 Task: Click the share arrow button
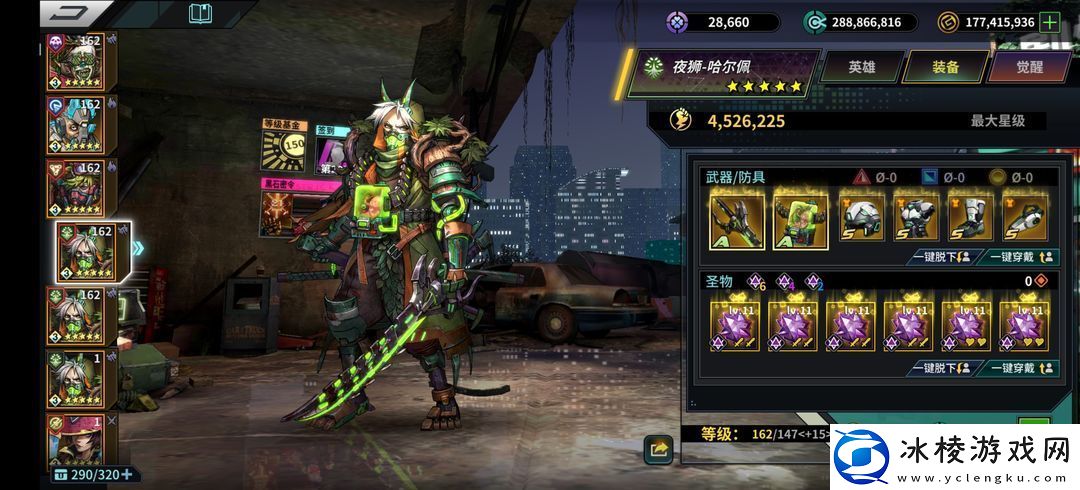click(658, 450)
